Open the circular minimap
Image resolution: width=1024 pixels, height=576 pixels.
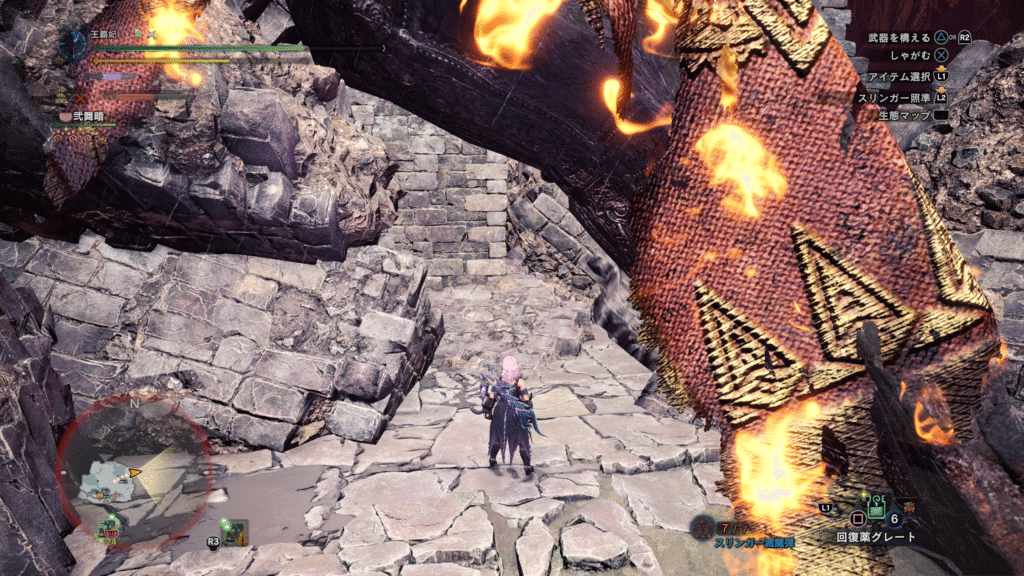pos(132,470)
